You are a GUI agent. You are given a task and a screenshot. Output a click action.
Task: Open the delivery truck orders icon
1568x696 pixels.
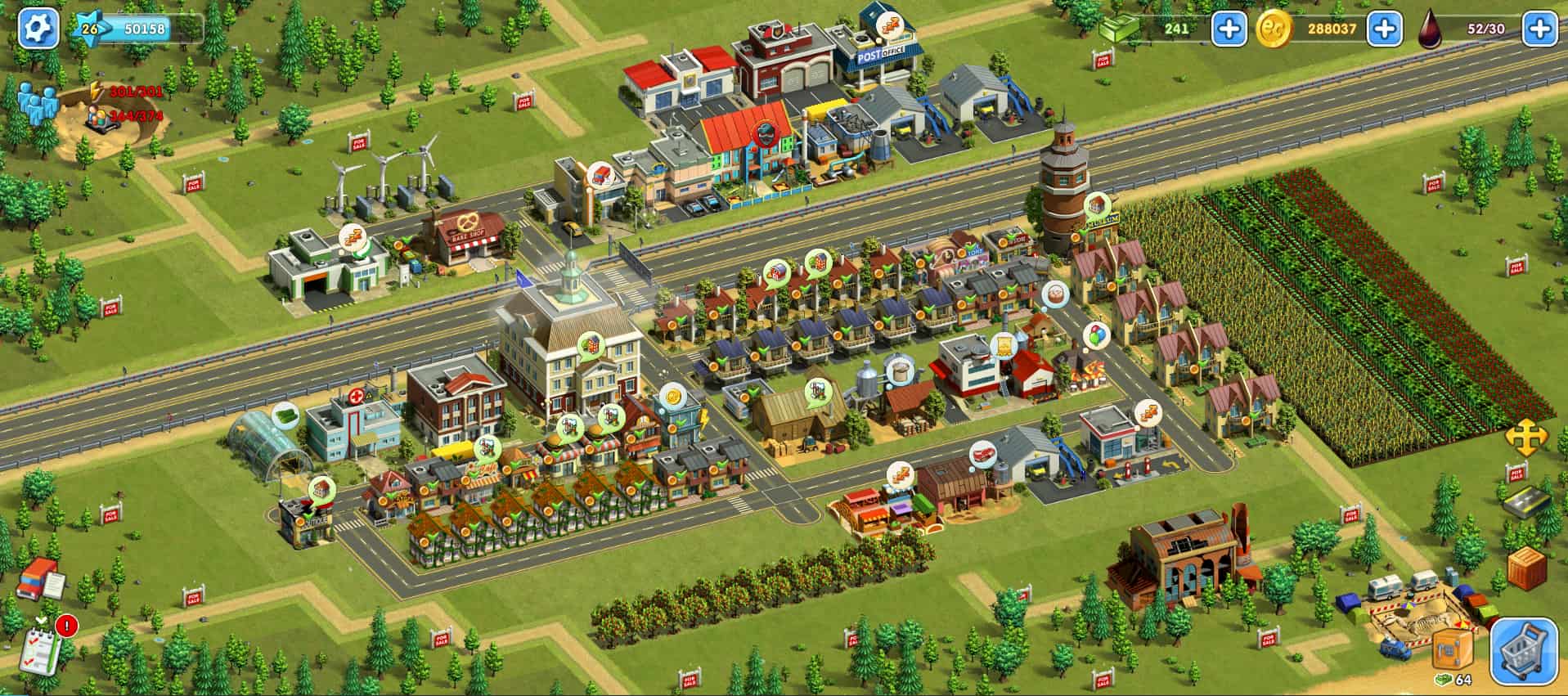pyautogui.click(x=39, y=579)
